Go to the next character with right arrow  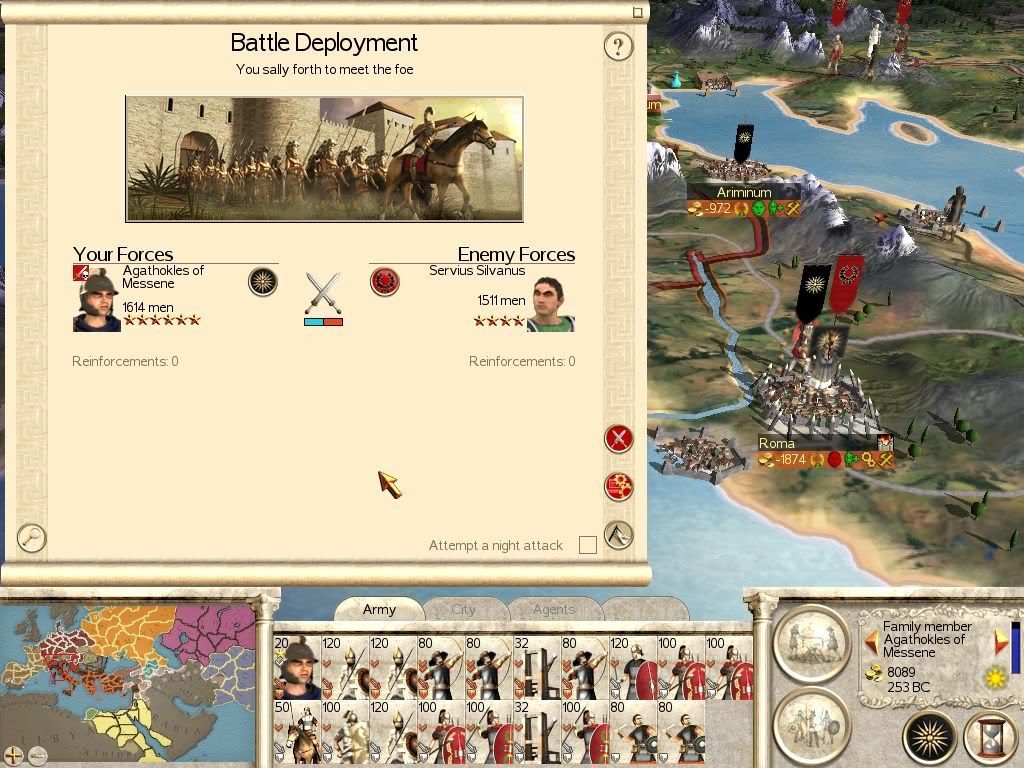1001,640
